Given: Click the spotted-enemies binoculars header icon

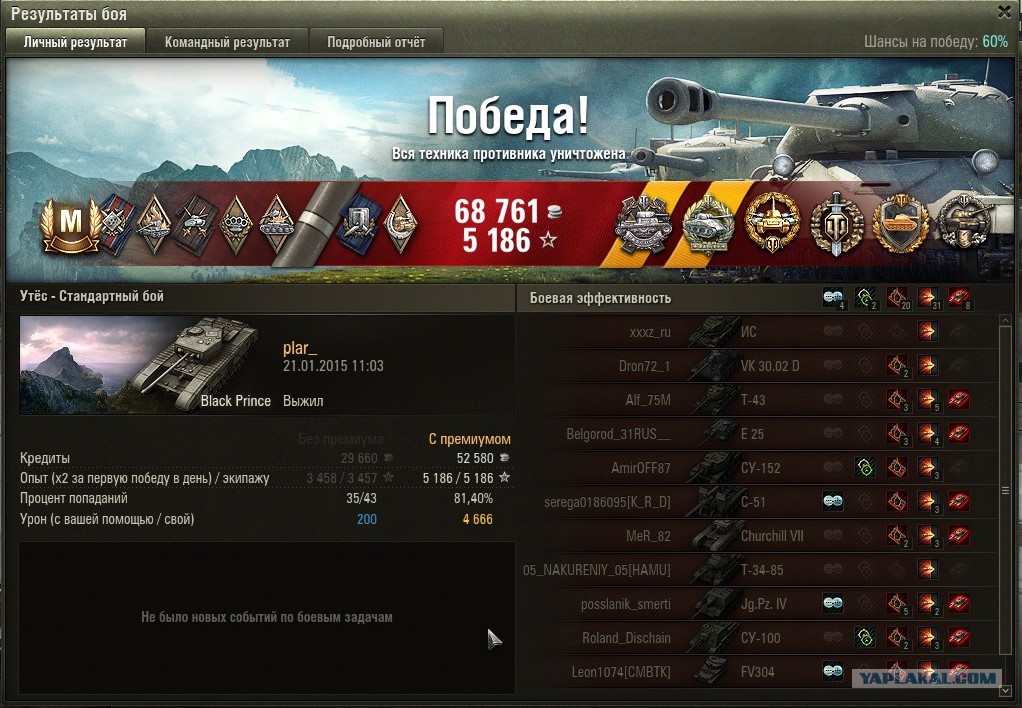Looking at the screenshot, I should (833, 297).
